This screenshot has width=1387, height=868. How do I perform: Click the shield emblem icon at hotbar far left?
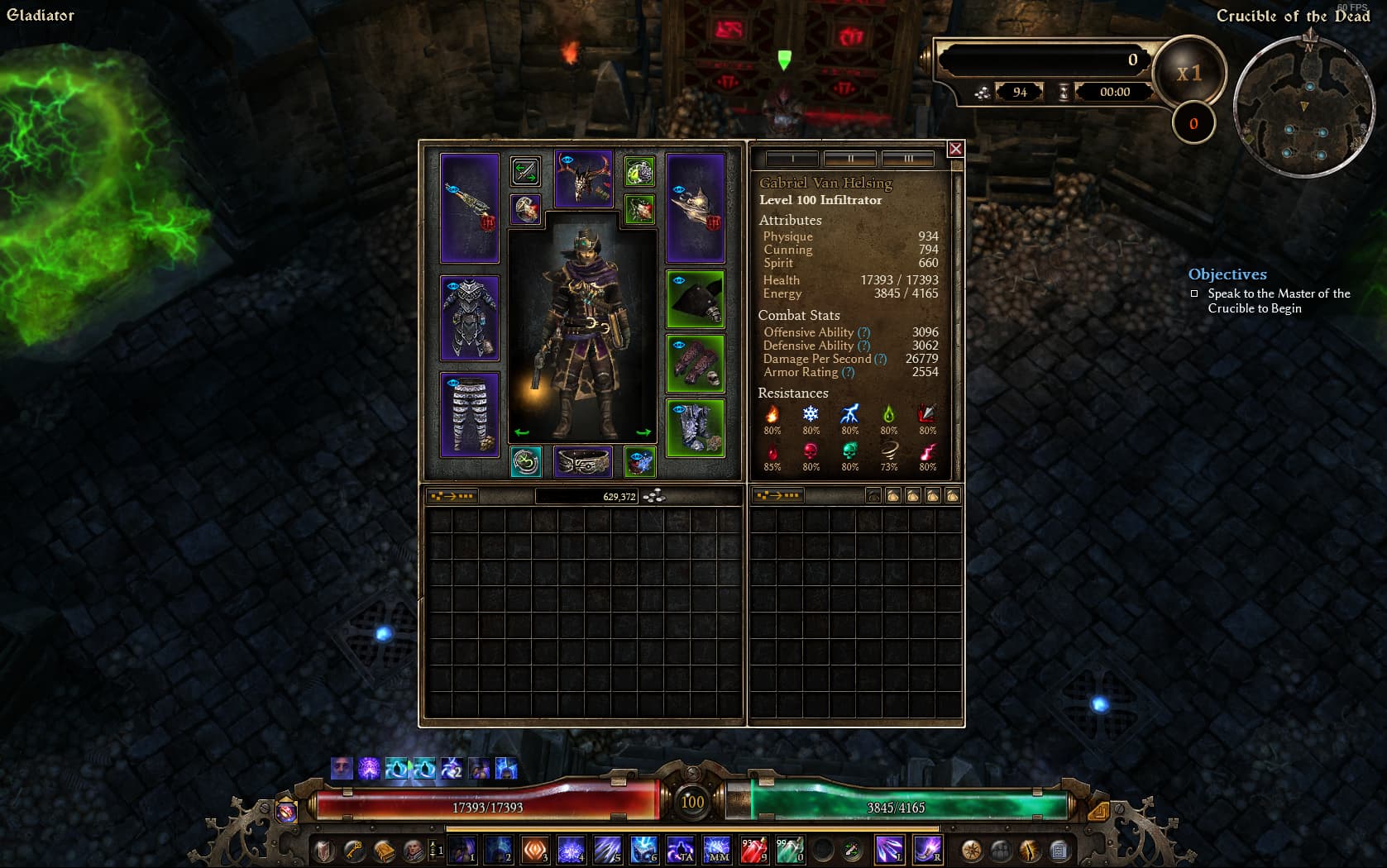pos(324,850)
